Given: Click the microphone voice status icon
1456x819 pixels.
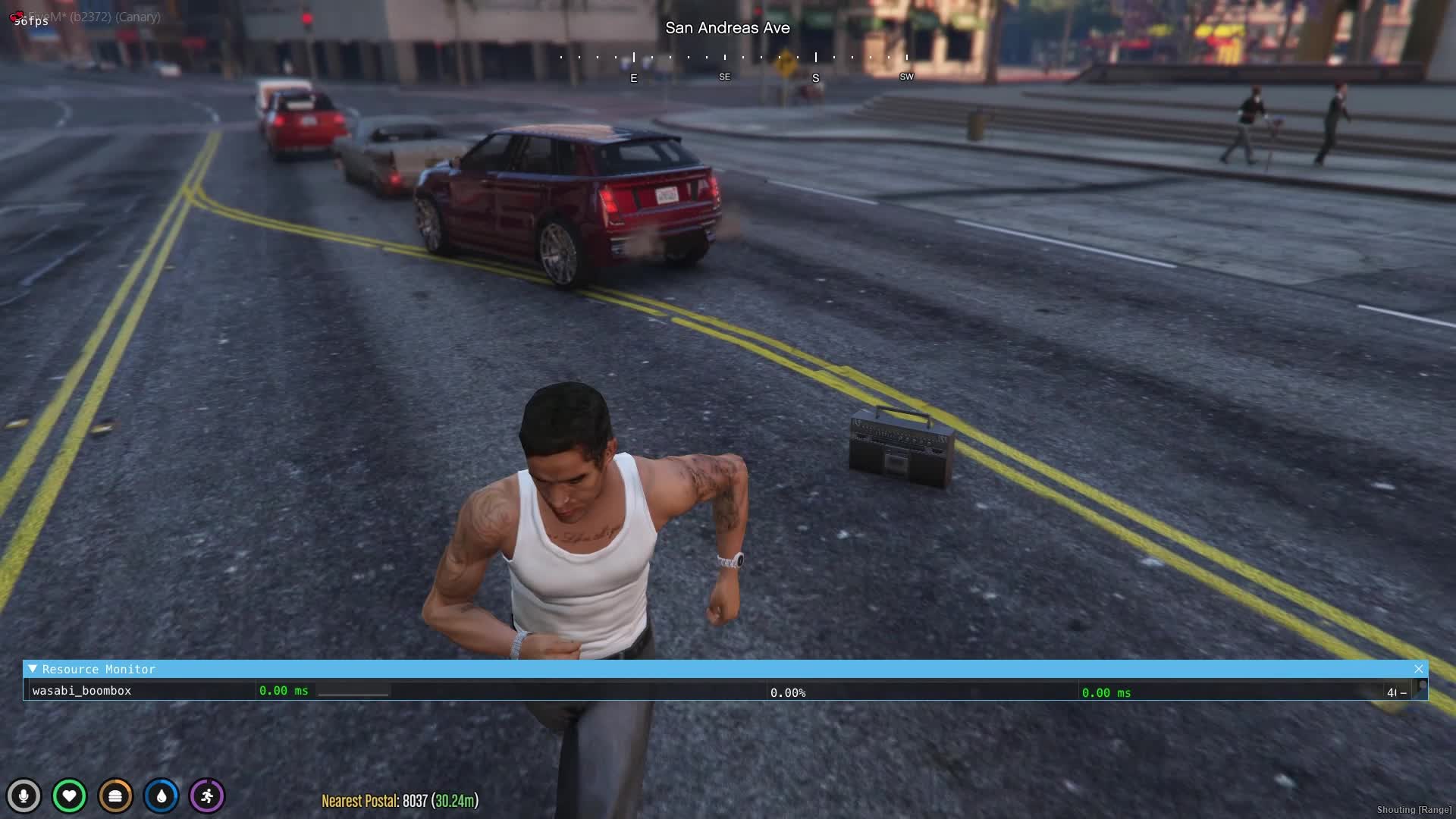Looking at the screenshot, I should [x=24, y=796].
